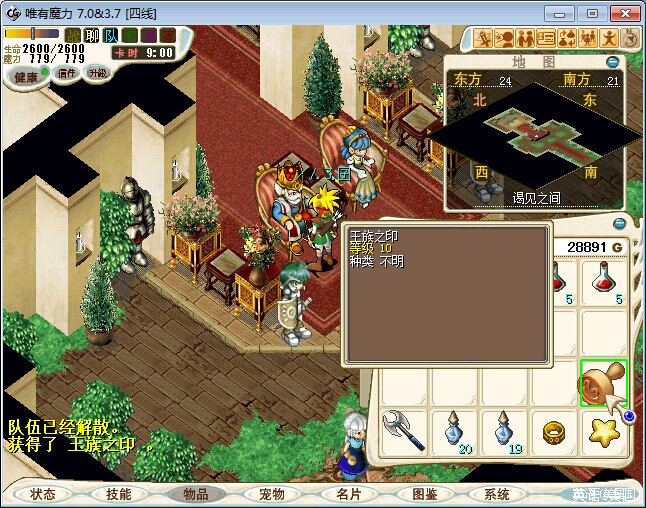The height and width of the screenshot is (508, 646).
Task: Close the game window
Action: [x=623, y=13]
